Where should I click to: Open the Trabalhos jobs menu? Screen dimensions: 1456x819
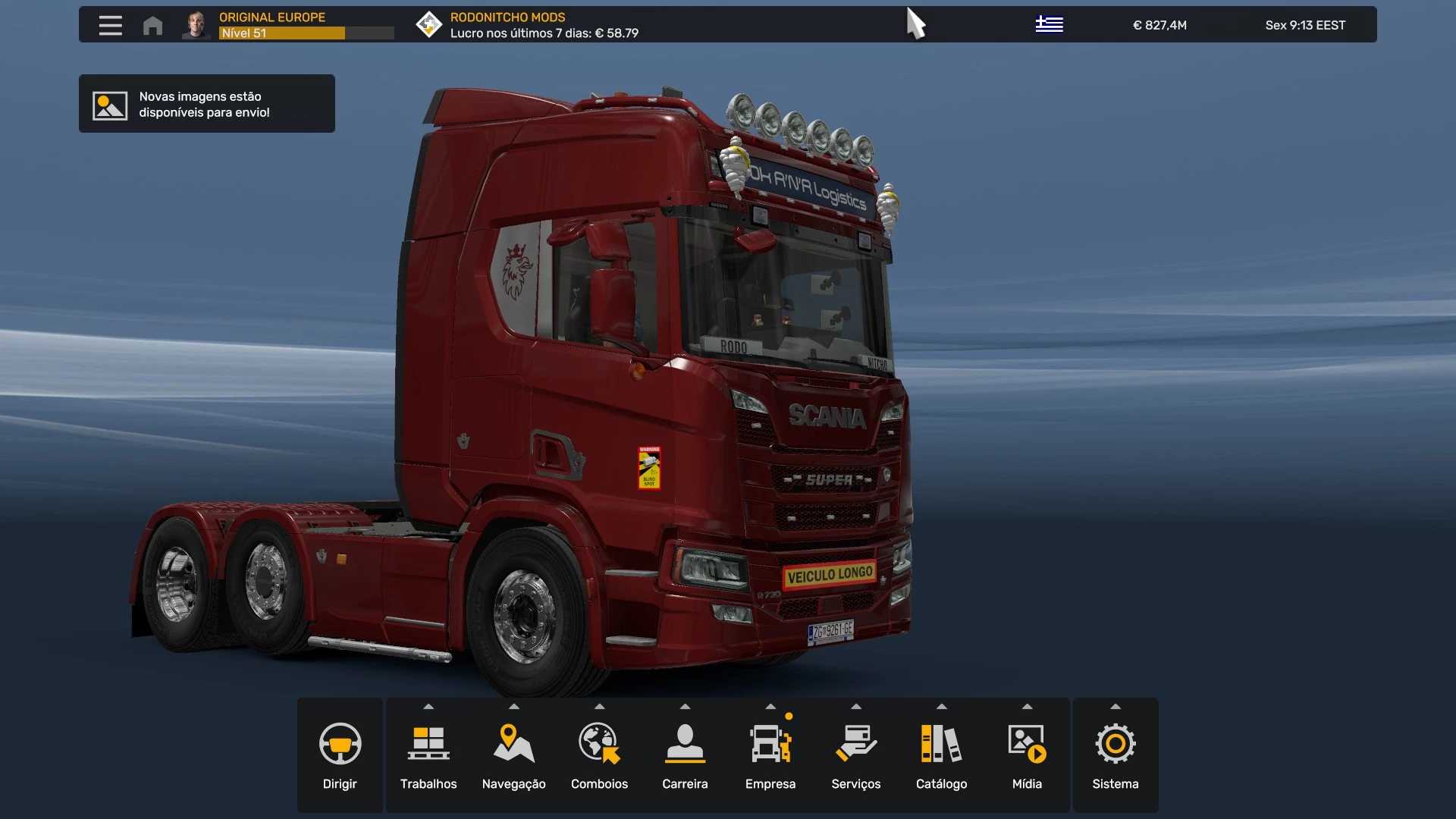pos(428,755)
